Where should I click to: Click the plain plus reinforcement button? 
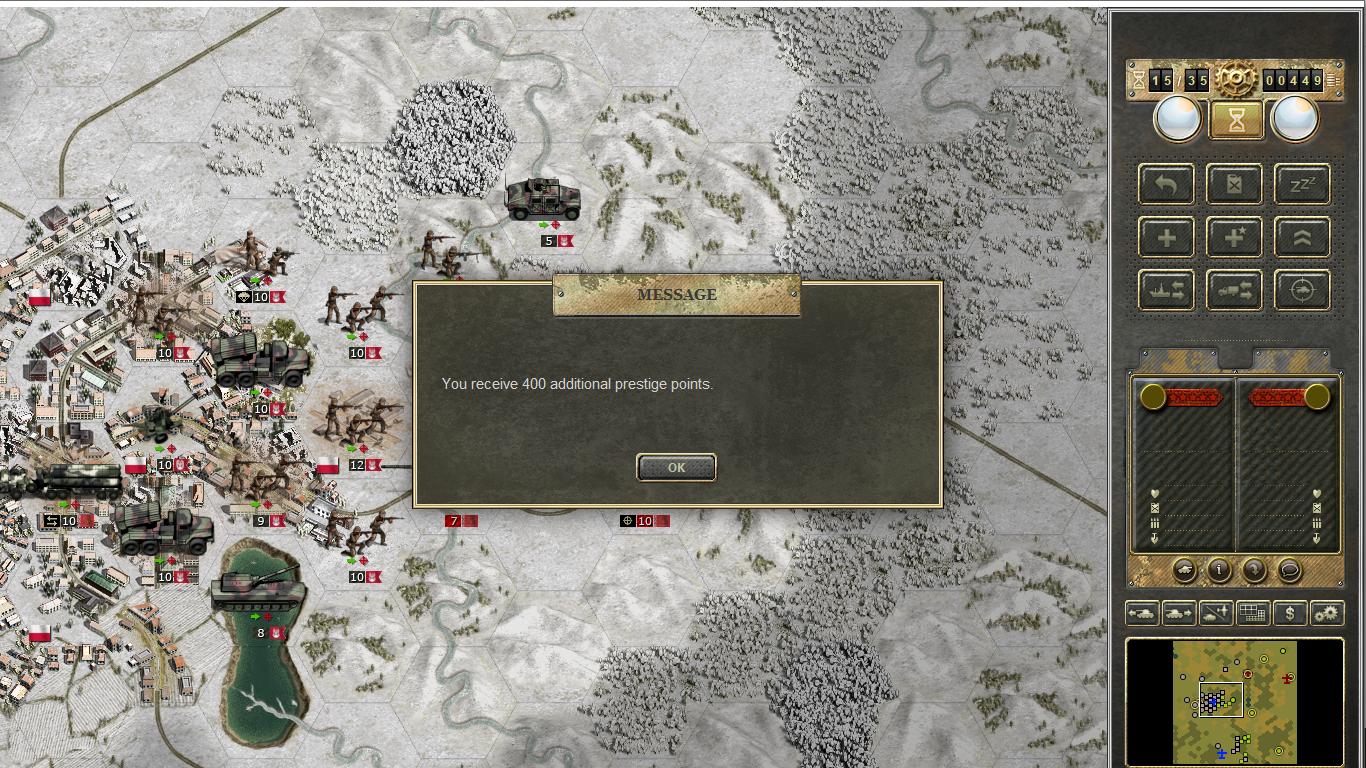tap(1166, 237)
